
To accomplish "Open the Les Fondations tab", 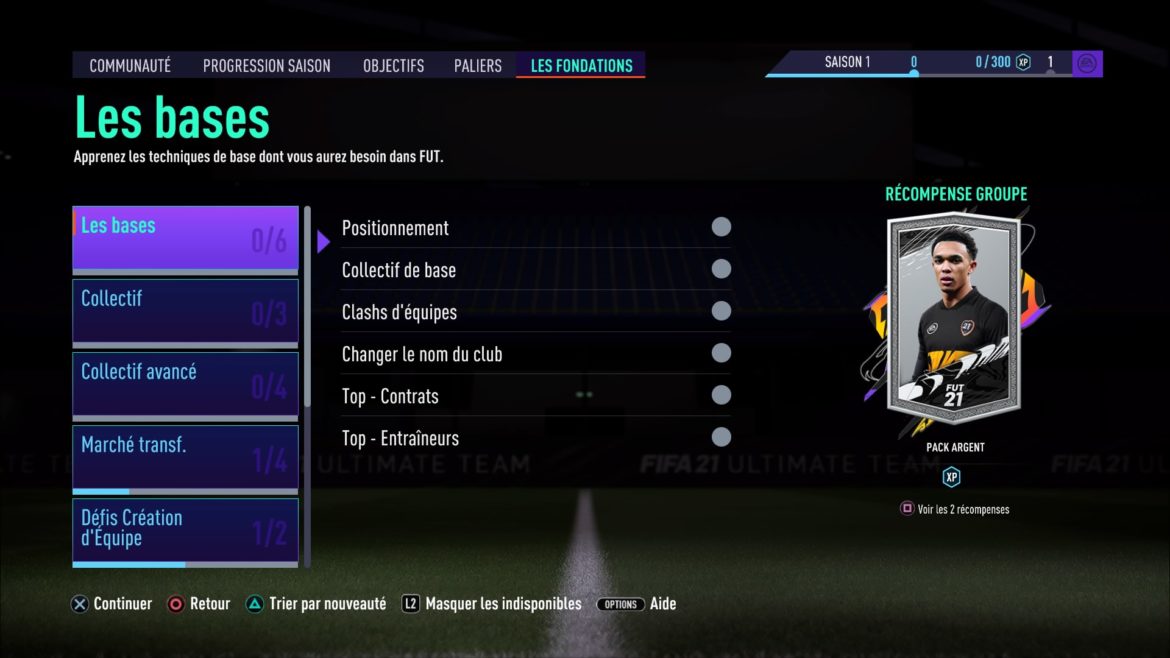I will point(581,66).
